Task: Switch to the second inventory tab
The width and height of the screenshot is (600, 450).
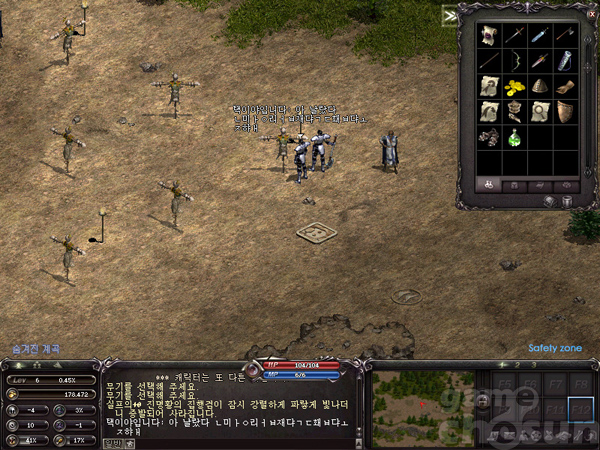Action: [515, 184]
